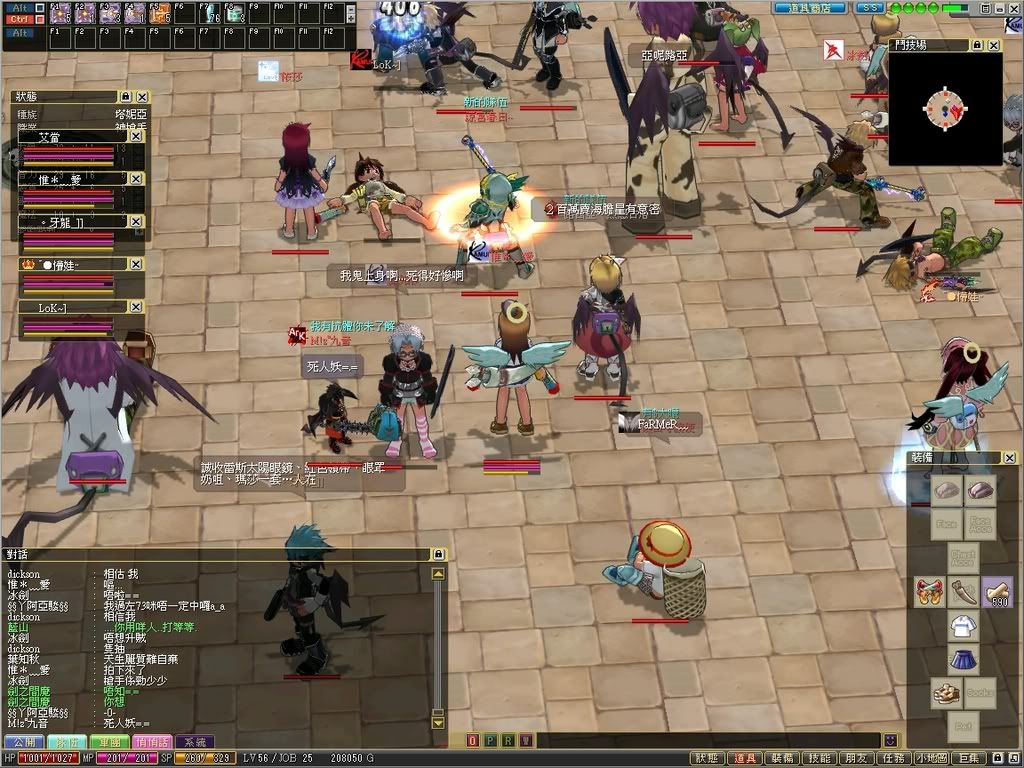Image resolution: width=1024 pixels, height=768 pixels.
Task: Switch to the 系統 chat tab
Action: pyautogui.click(x=195, y=742)
